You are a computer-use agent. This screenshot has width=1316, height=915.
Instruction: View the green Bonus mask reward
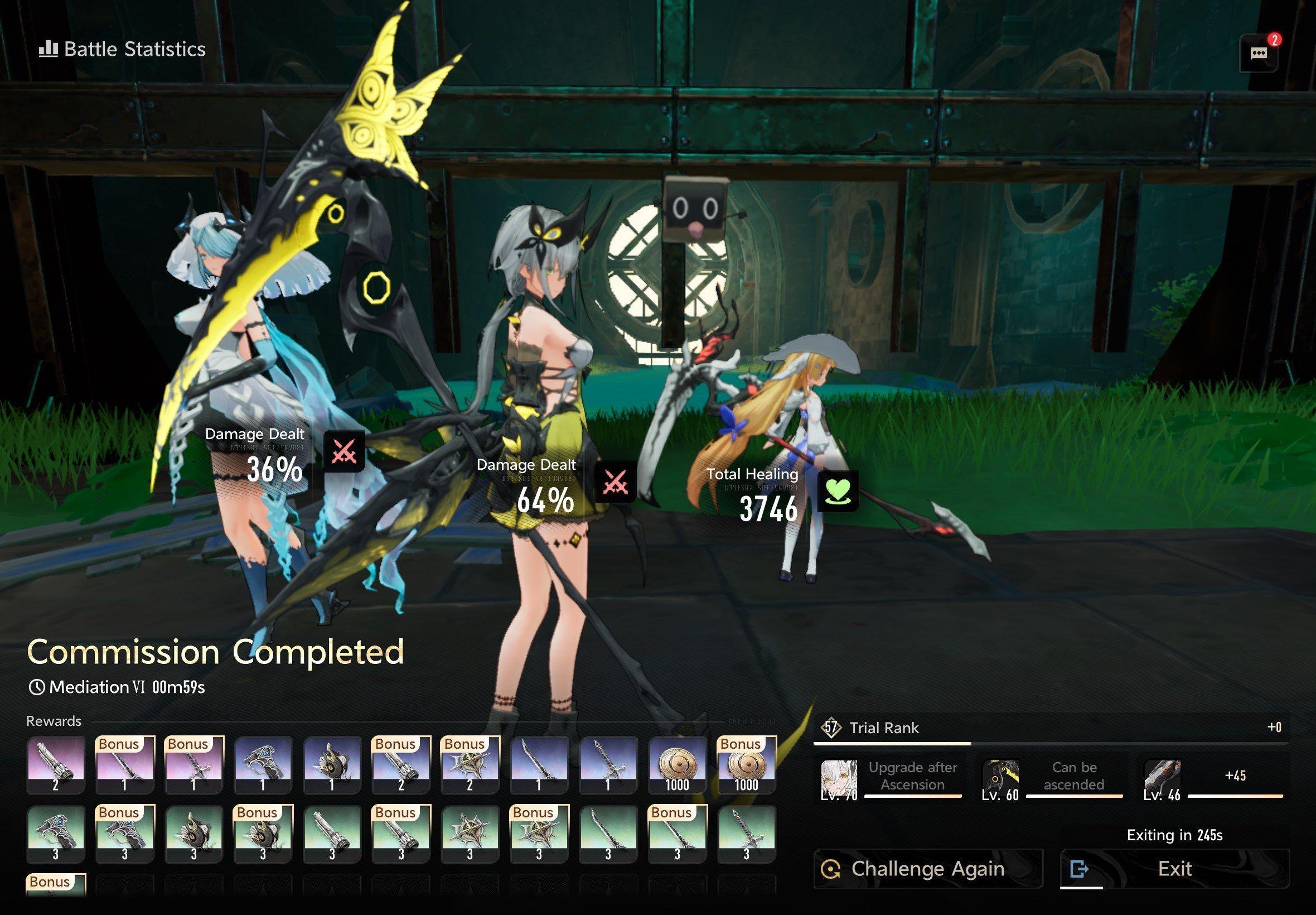[263, 834]
